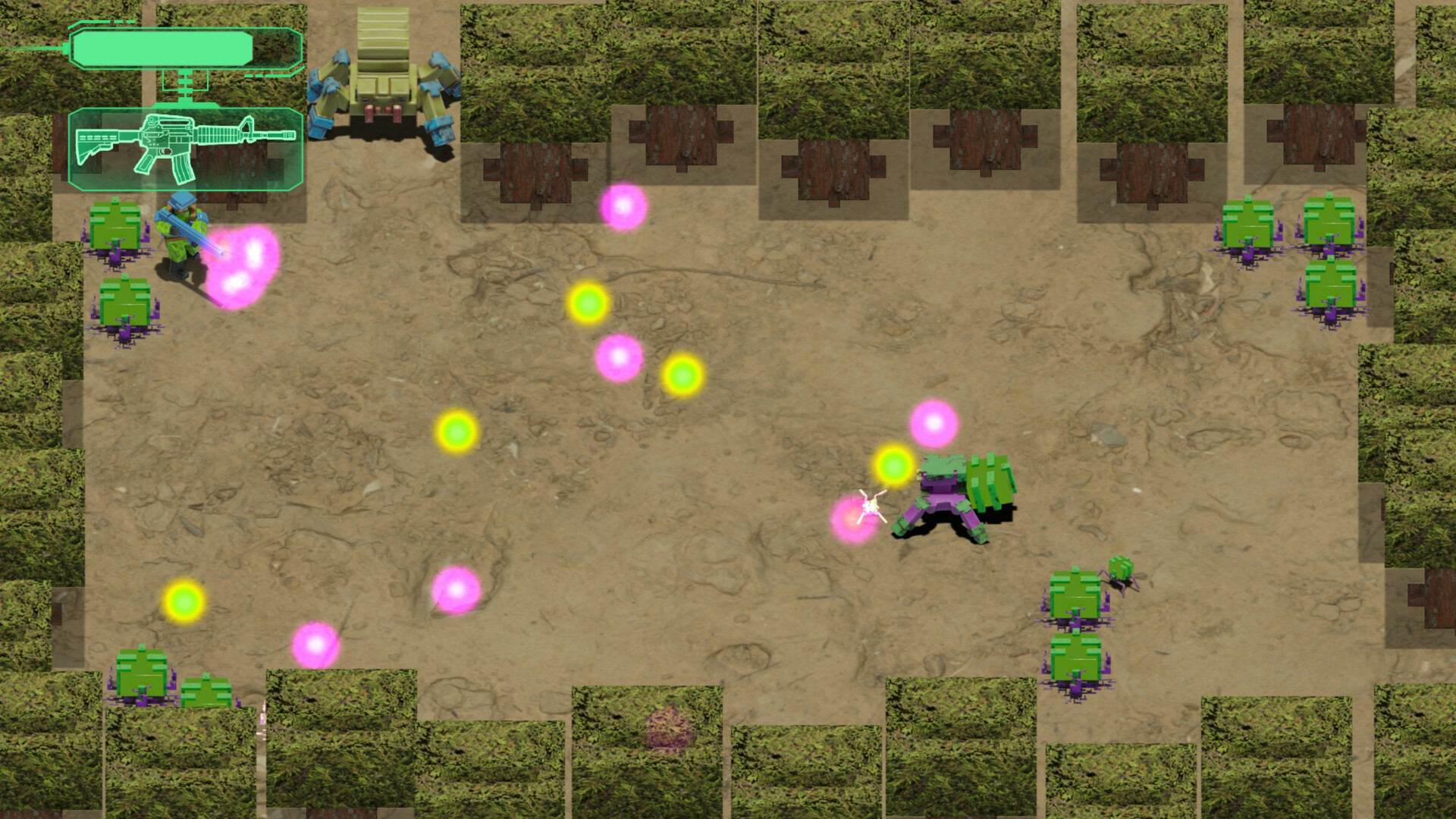
Task: Open the weapon panel beneath the health display
Action: (186, 144)
